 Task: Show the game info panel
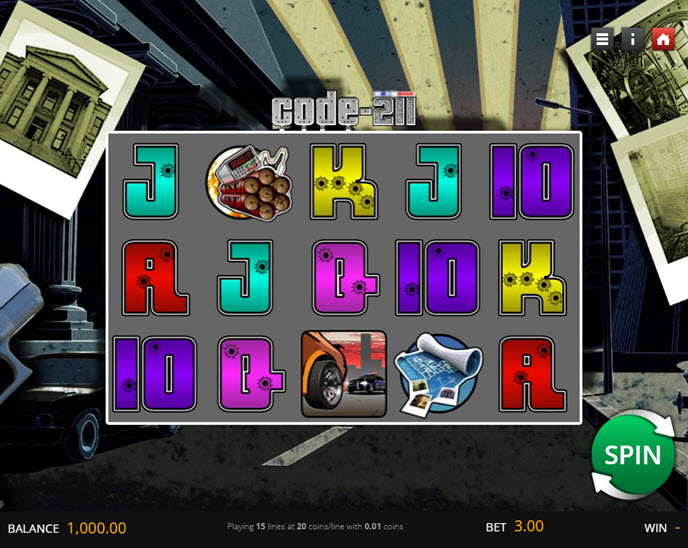pos(632,39)
